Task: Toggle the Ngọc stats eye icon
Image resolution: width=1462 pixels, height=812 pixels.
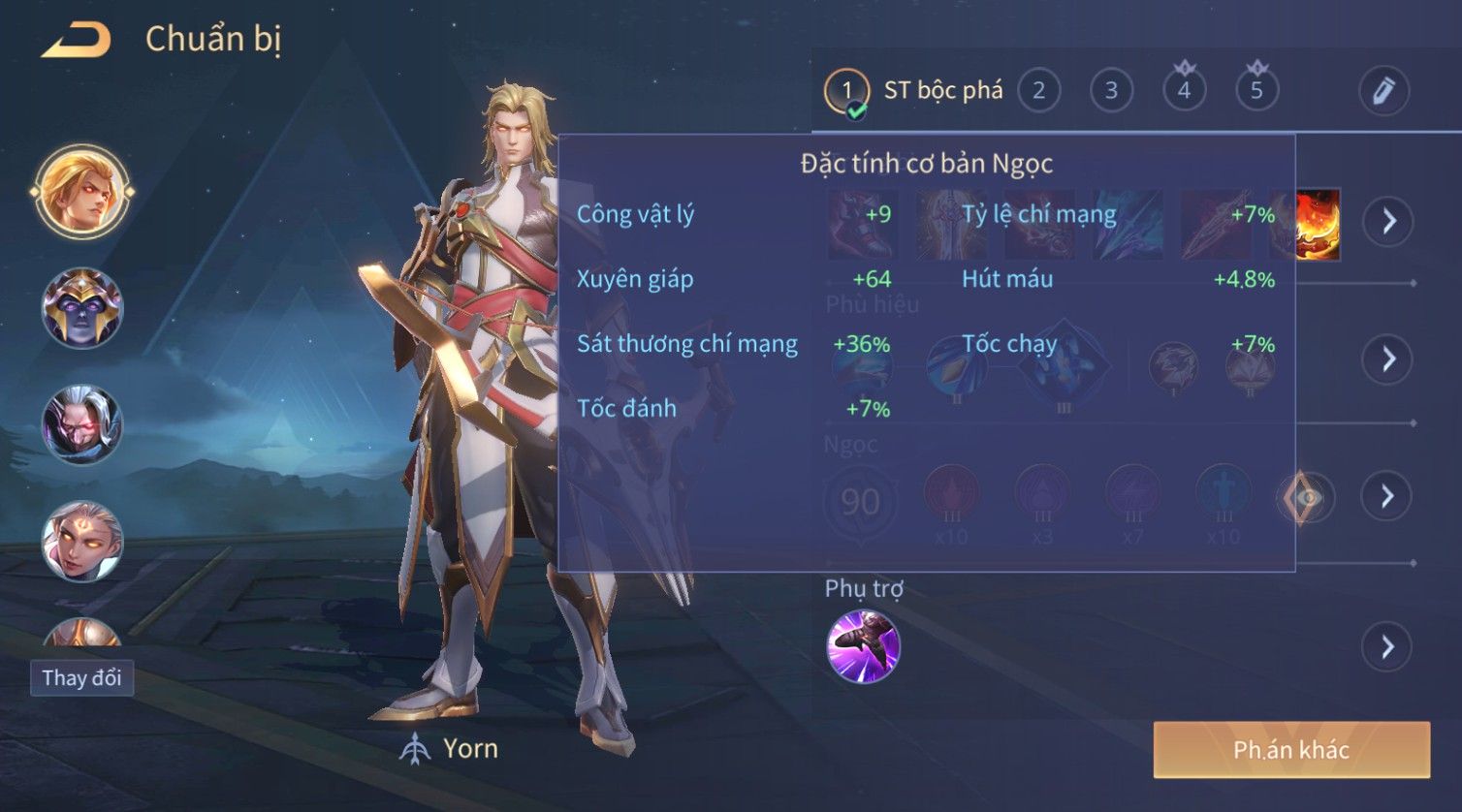Action: 1306,497
